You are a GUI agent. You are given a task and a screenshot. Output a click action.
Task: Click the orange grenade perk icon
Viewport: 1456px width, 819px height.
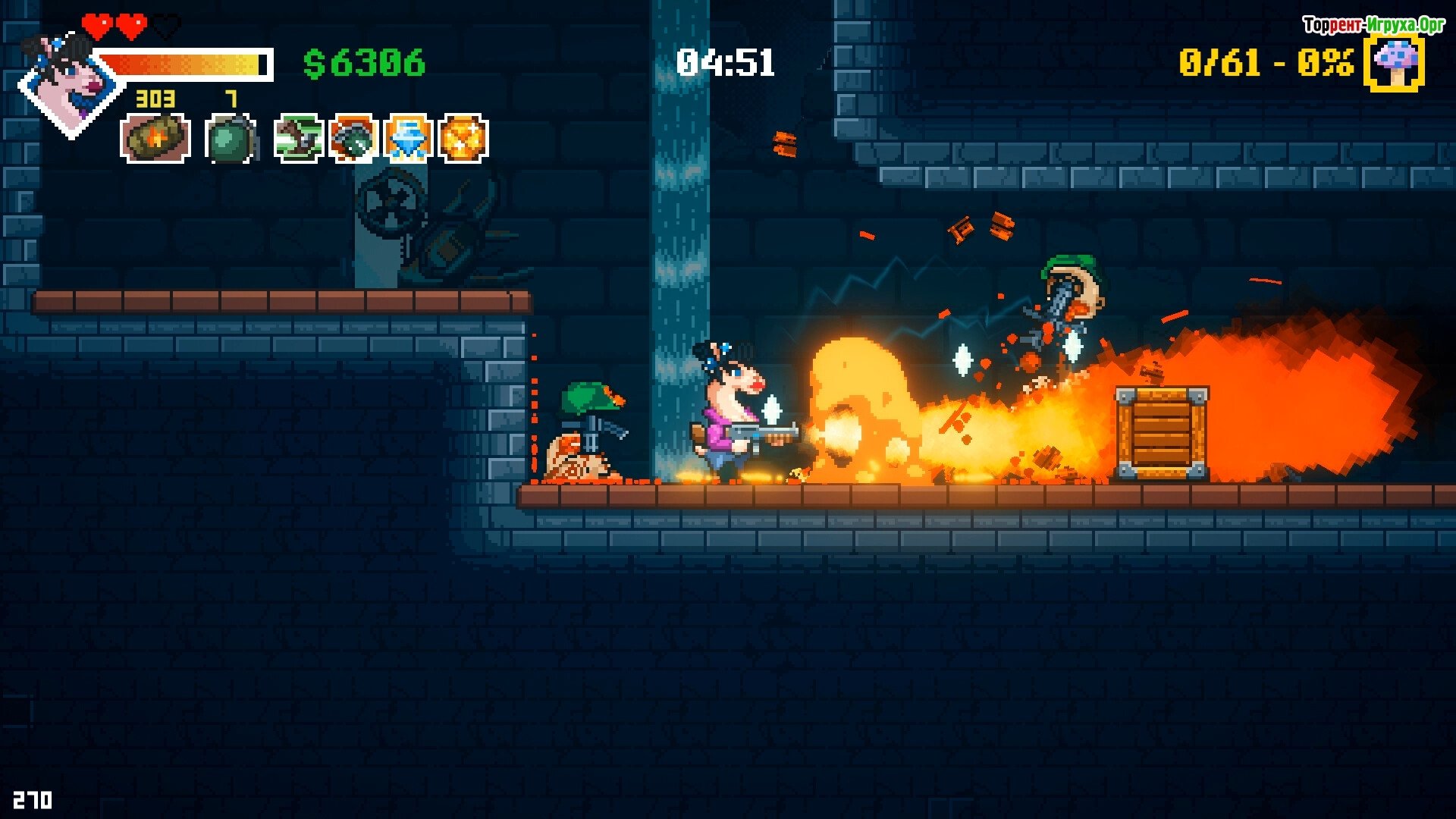tap(353, 138)
